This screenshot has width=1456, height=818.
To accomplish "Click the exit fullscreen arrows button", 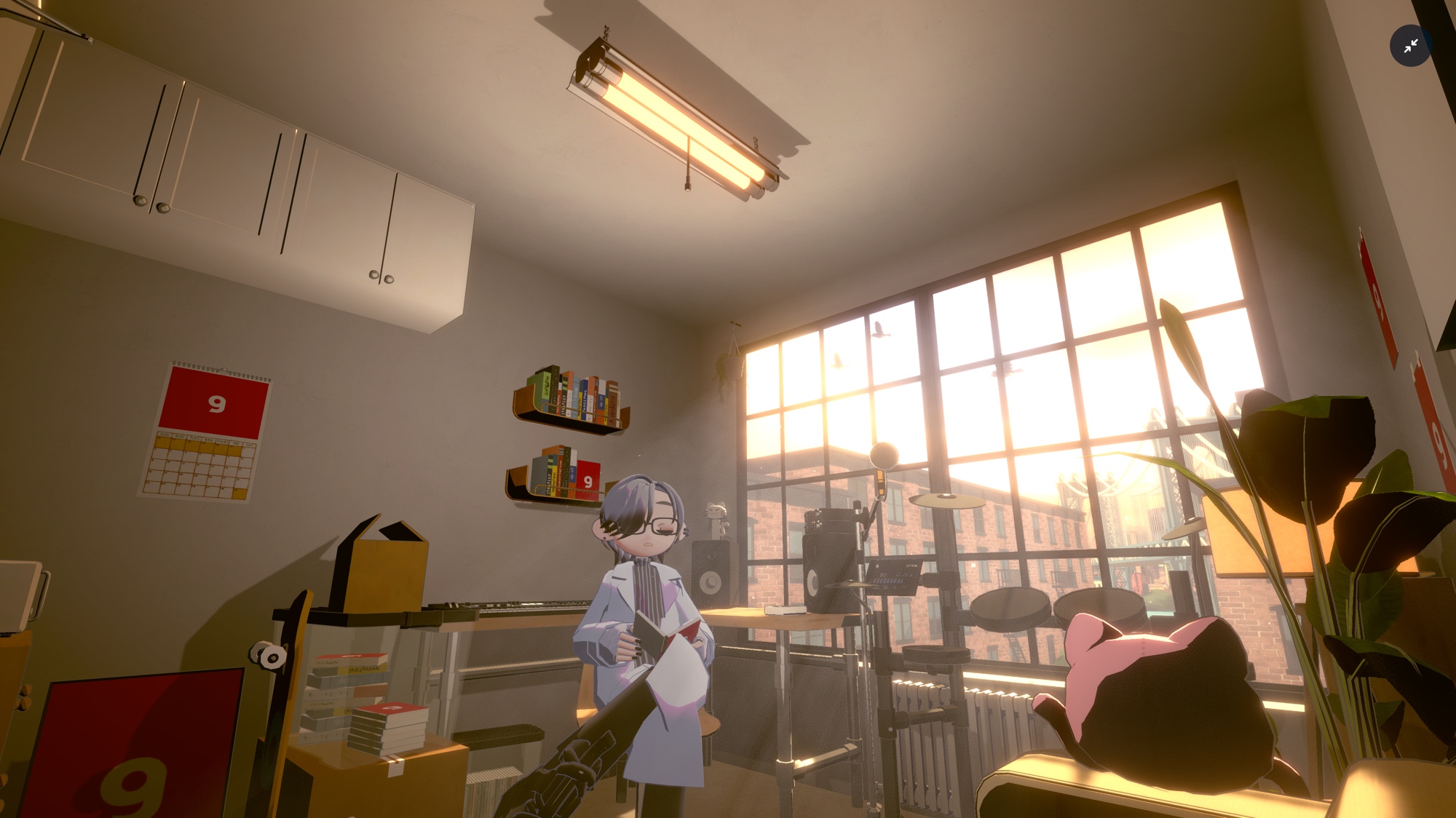I will (x=1410, y=46).
